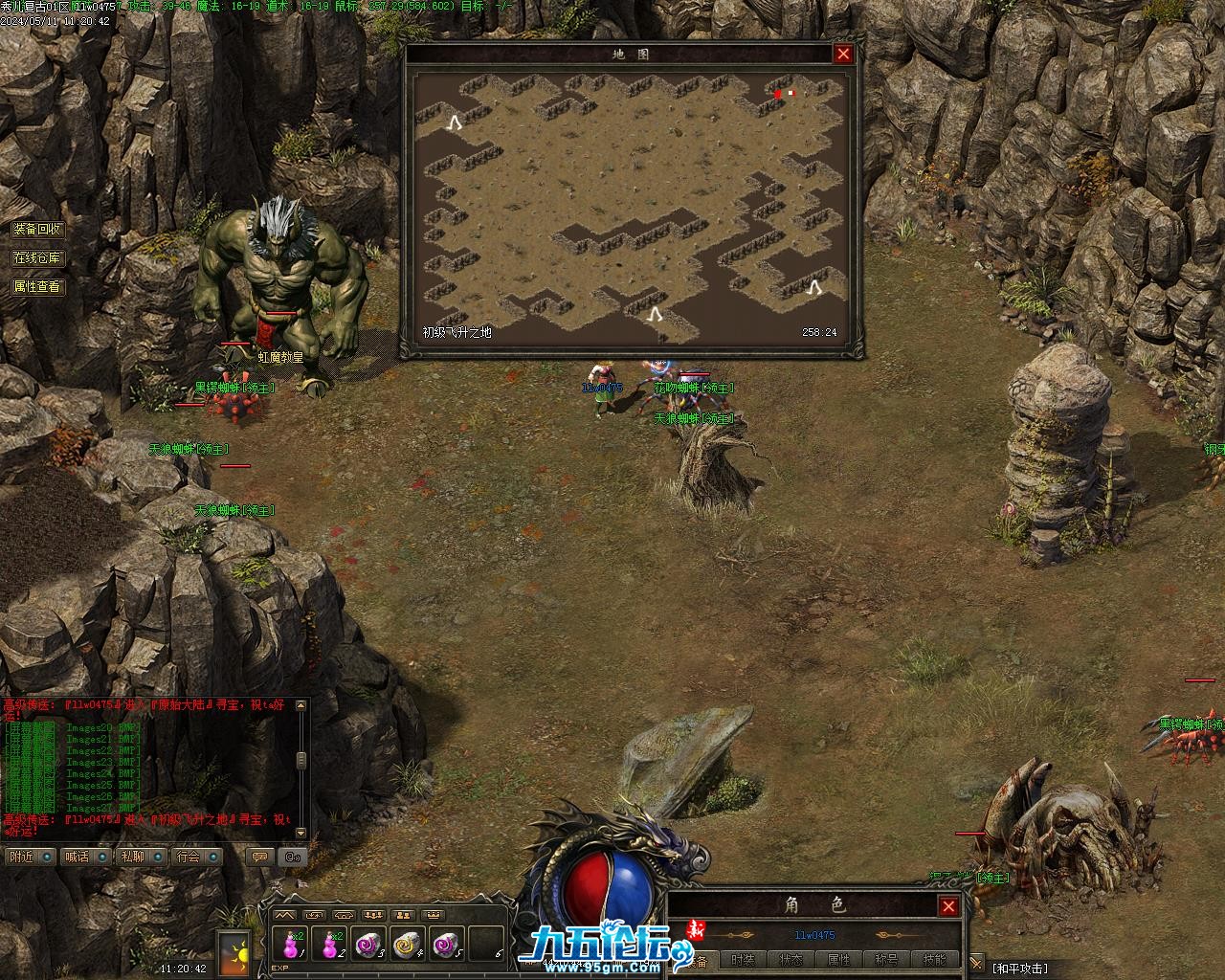Toggle the 私聊 private chat channel
The image size is (1225, 980).
(141, 857)
